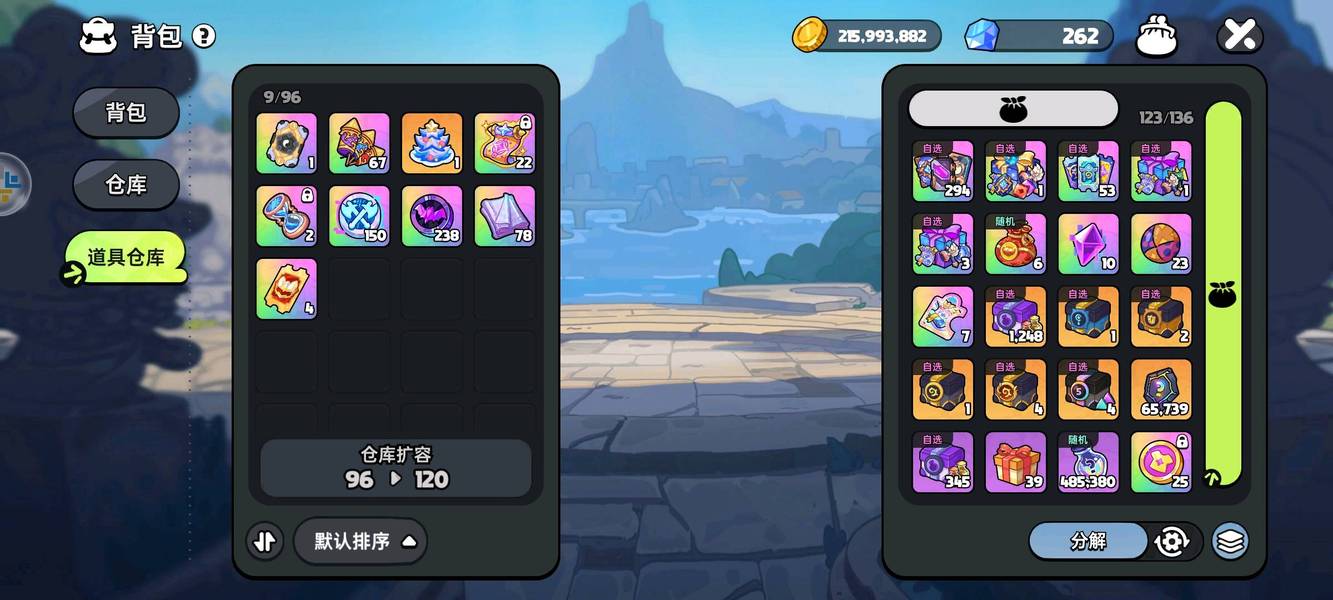
Task: Close the backpack screen with X
Action: point(1240,37)
